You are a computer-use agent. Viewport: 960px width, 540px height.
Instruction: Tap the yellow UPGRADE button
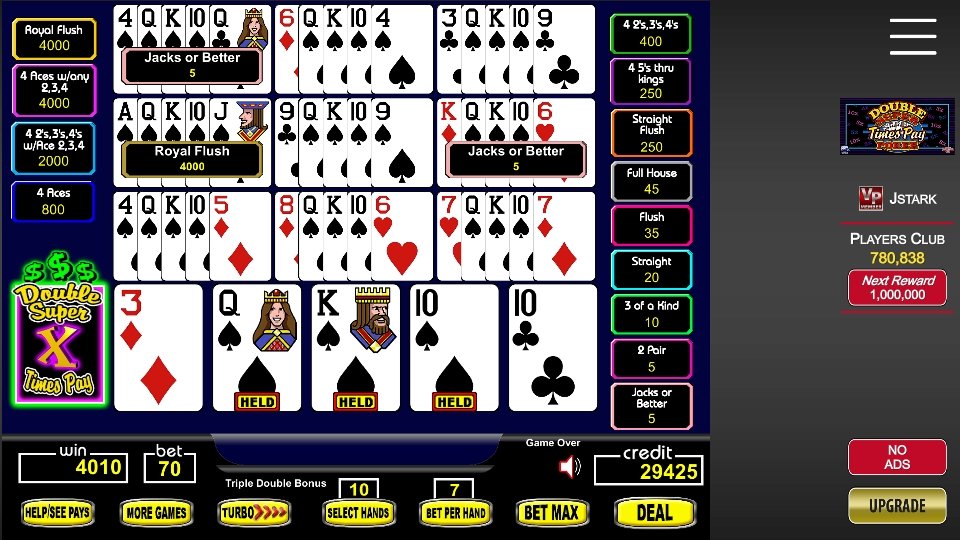pyautogui.click(x=897, y=506)
